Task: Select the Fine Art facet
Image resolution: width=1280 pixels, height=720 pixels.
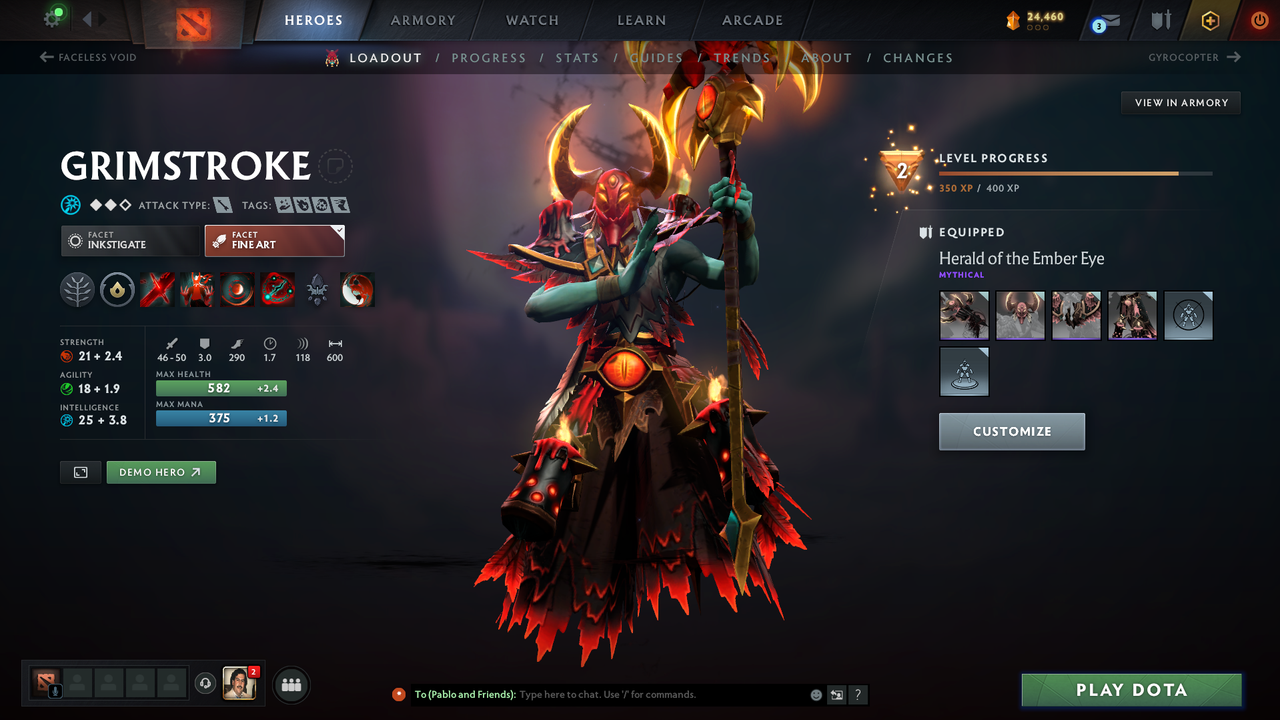Action: pyautogui.click(x=274, y=240)
